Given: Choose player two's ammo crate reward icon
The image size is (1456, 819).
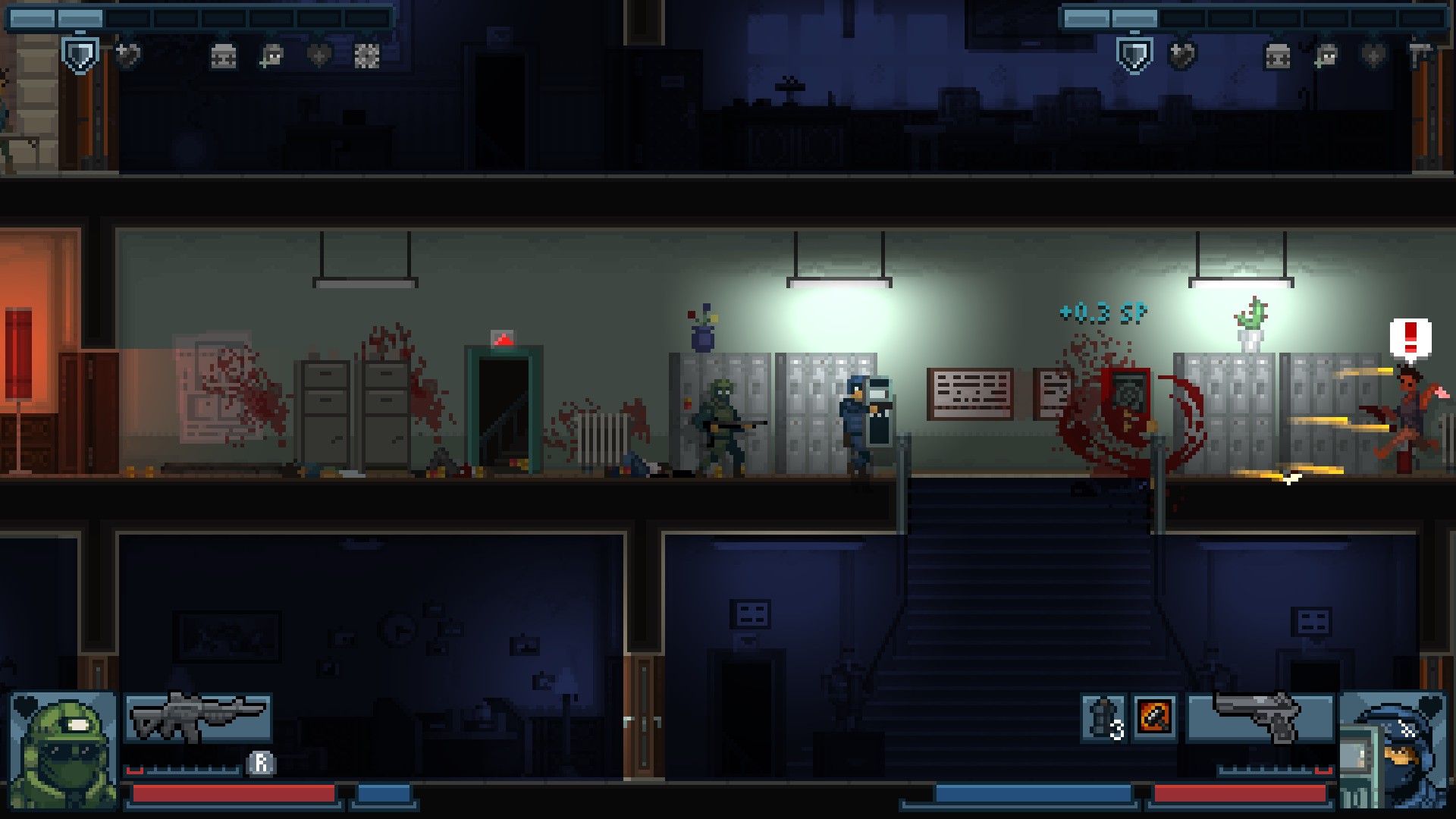Looking at the screenshot, I should (x=1277, y=55).
